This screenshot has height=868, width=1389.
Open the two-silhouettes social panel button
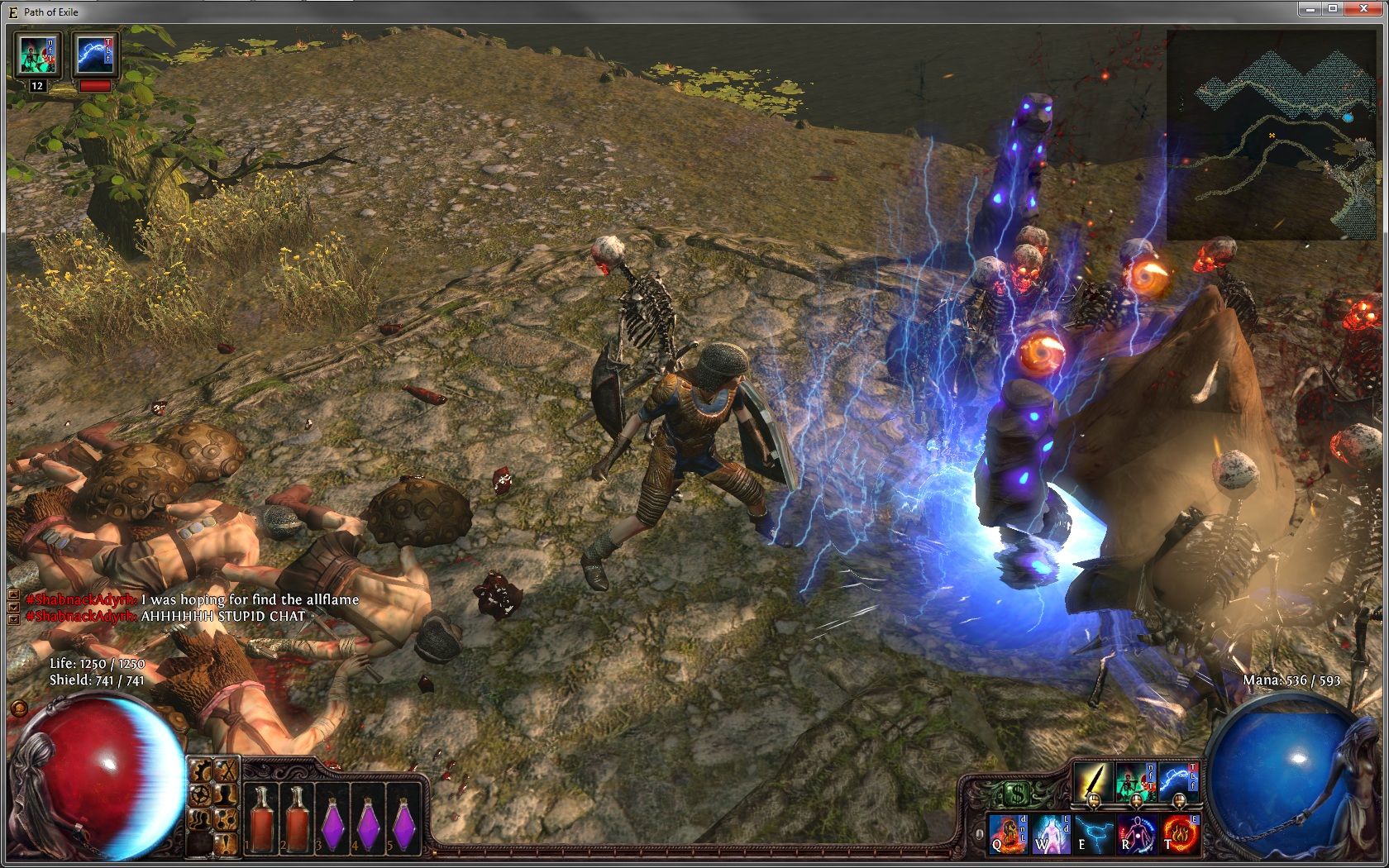click(x=201, y=820)
